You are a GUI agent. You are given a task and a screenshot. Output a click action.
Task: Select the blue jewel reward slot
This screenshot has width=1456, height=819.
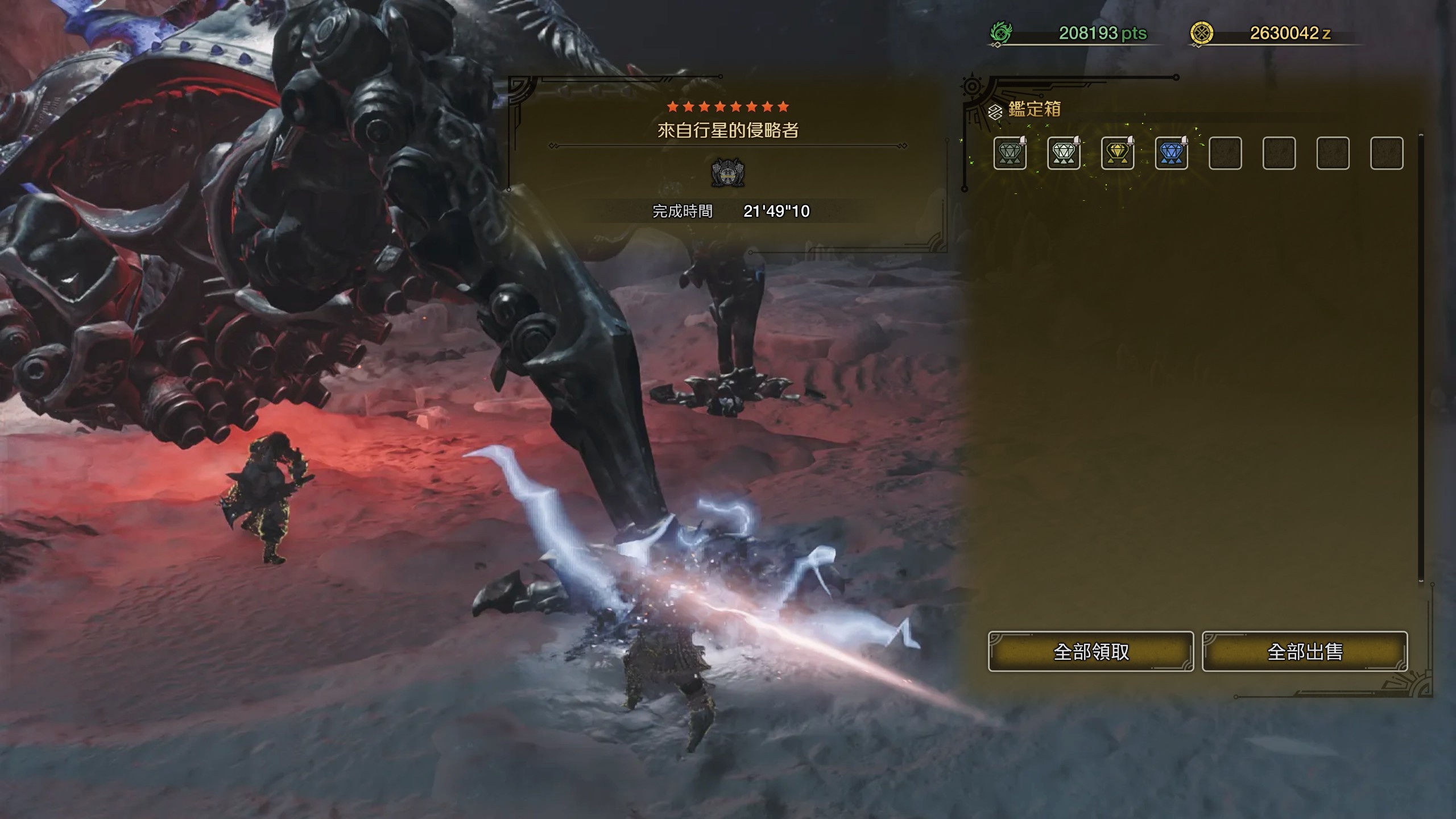tap(1172, 153)
